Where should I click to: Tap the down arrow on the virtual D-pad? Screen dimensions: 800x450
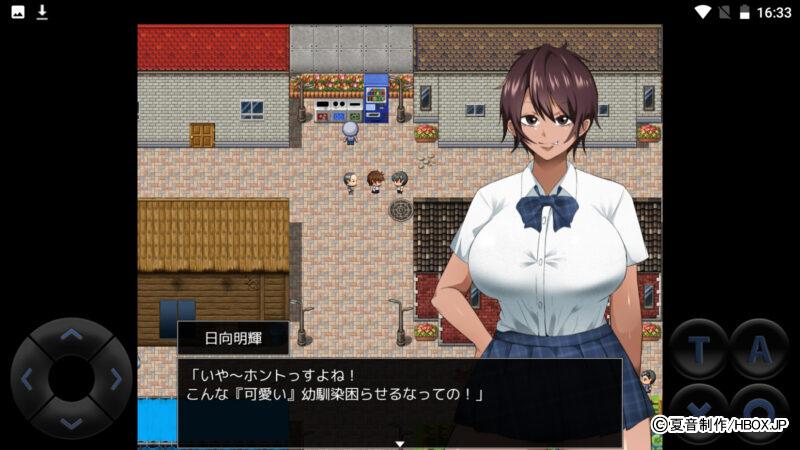(71, 422)
